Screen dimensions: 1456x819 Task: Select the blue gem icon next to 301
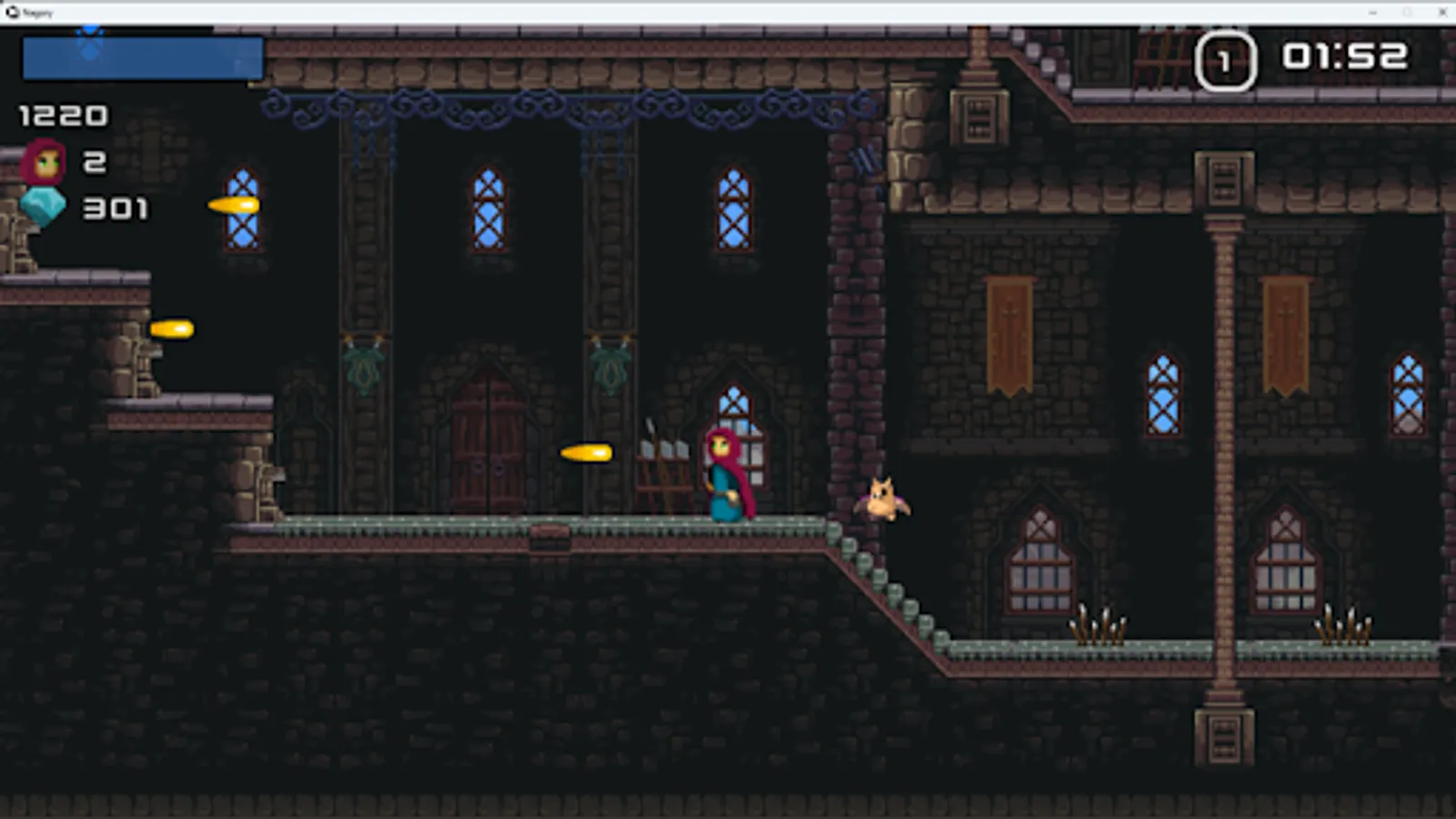pos(44,207)
